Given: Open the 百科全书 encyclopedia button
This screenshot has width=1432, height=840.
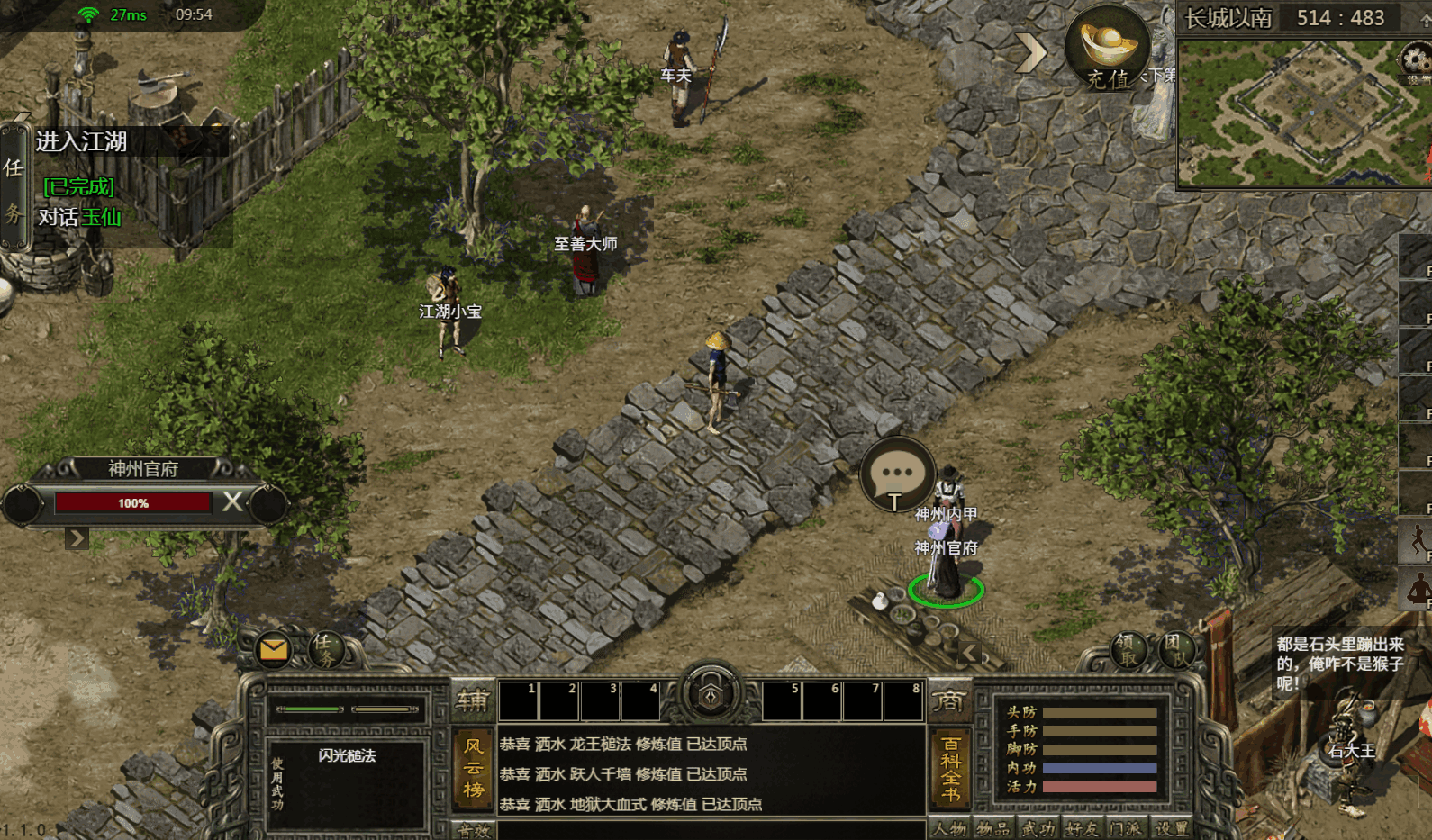Looking at the screenshot, I should coord(950,768).
